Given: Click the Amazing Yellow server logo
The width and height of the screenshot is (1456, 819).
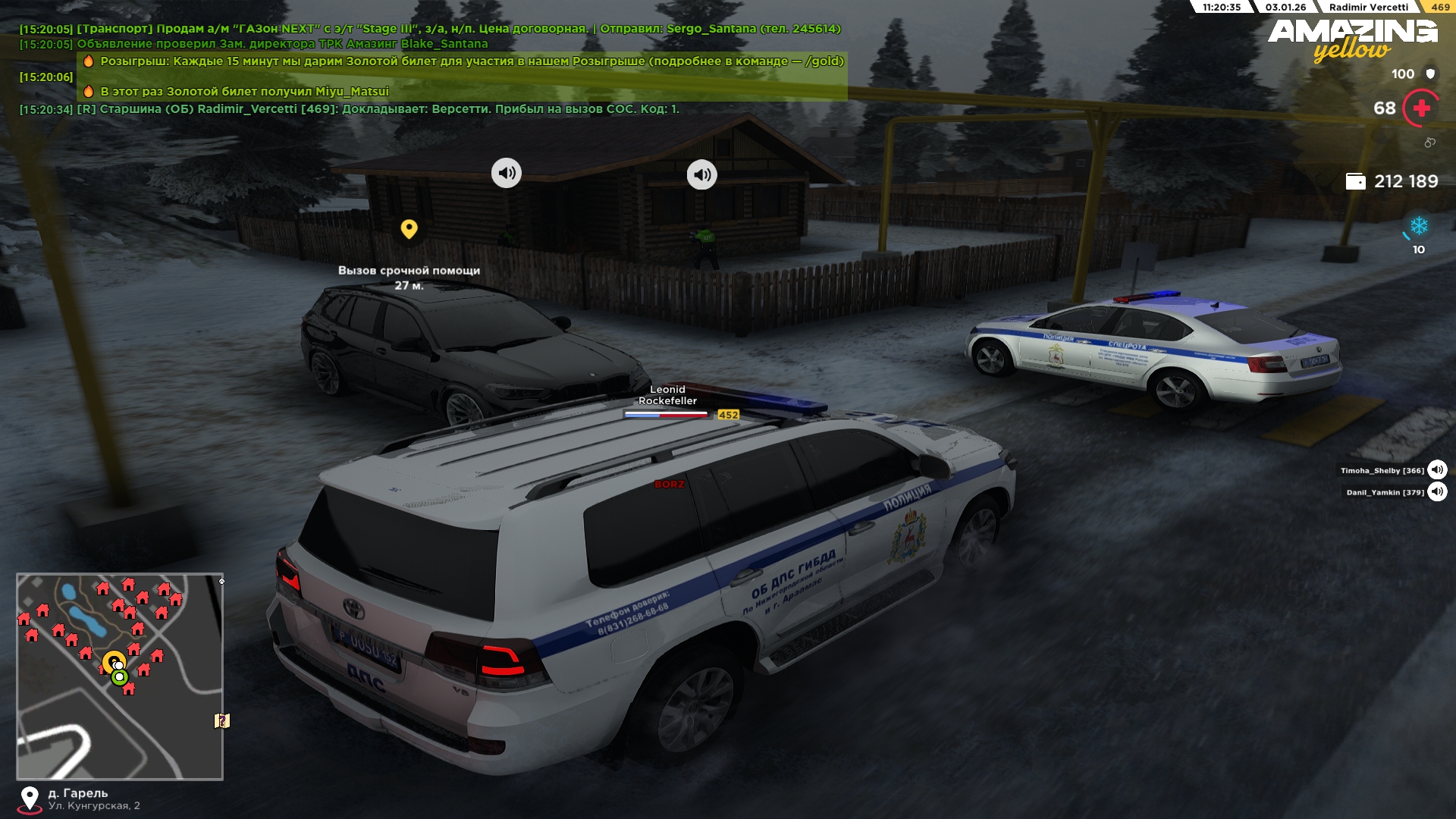Looking at the screenshot, I should (1352, 39).
